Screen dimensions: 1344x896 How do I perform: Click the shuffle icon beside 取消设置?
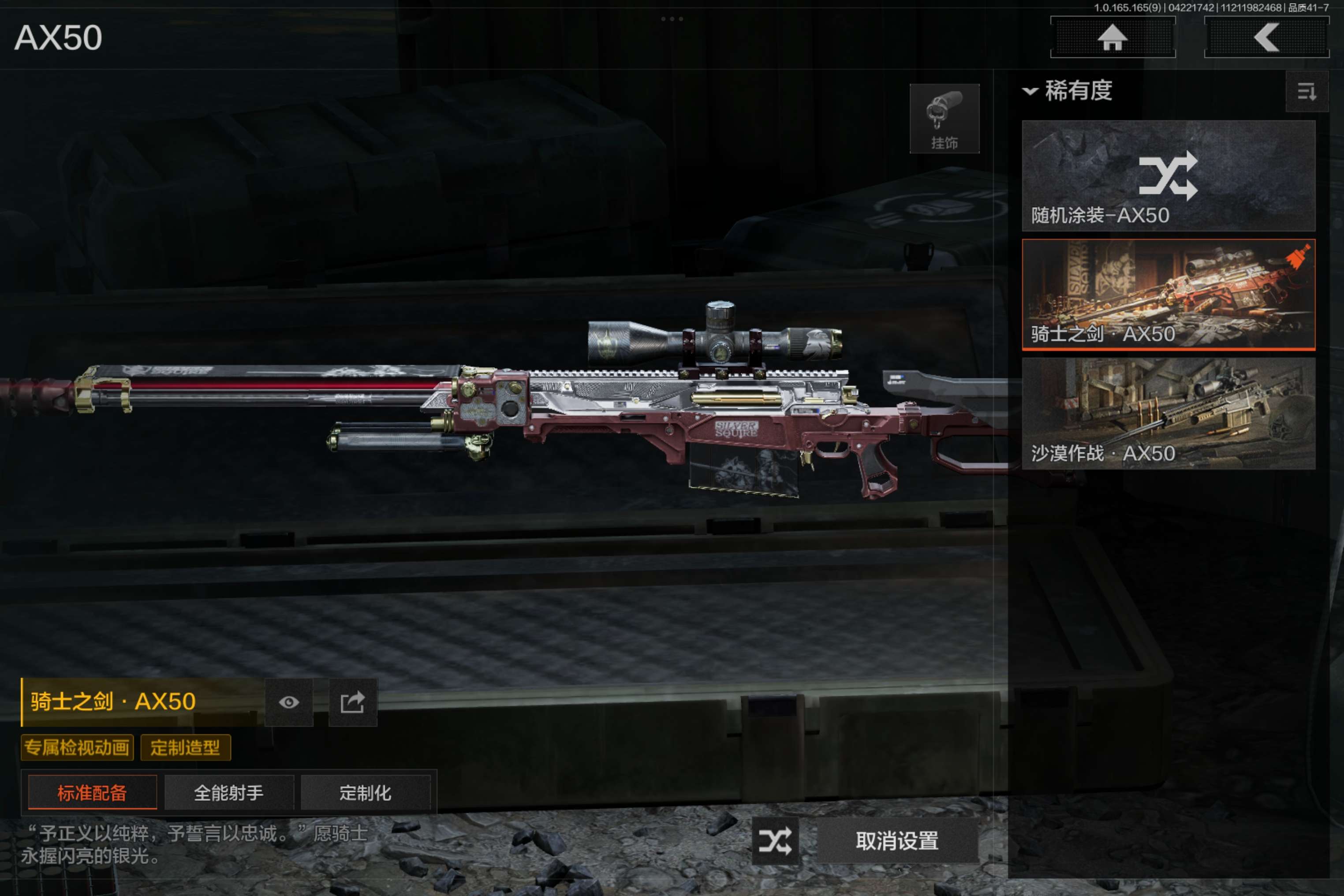point(774,840)
